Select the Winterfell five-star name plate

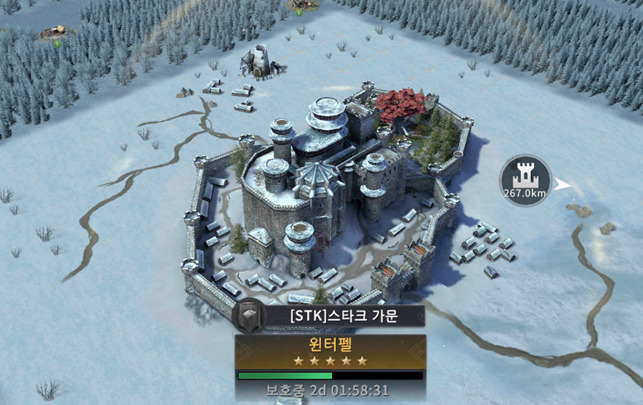pyautogui.click(x=330, y=351)
